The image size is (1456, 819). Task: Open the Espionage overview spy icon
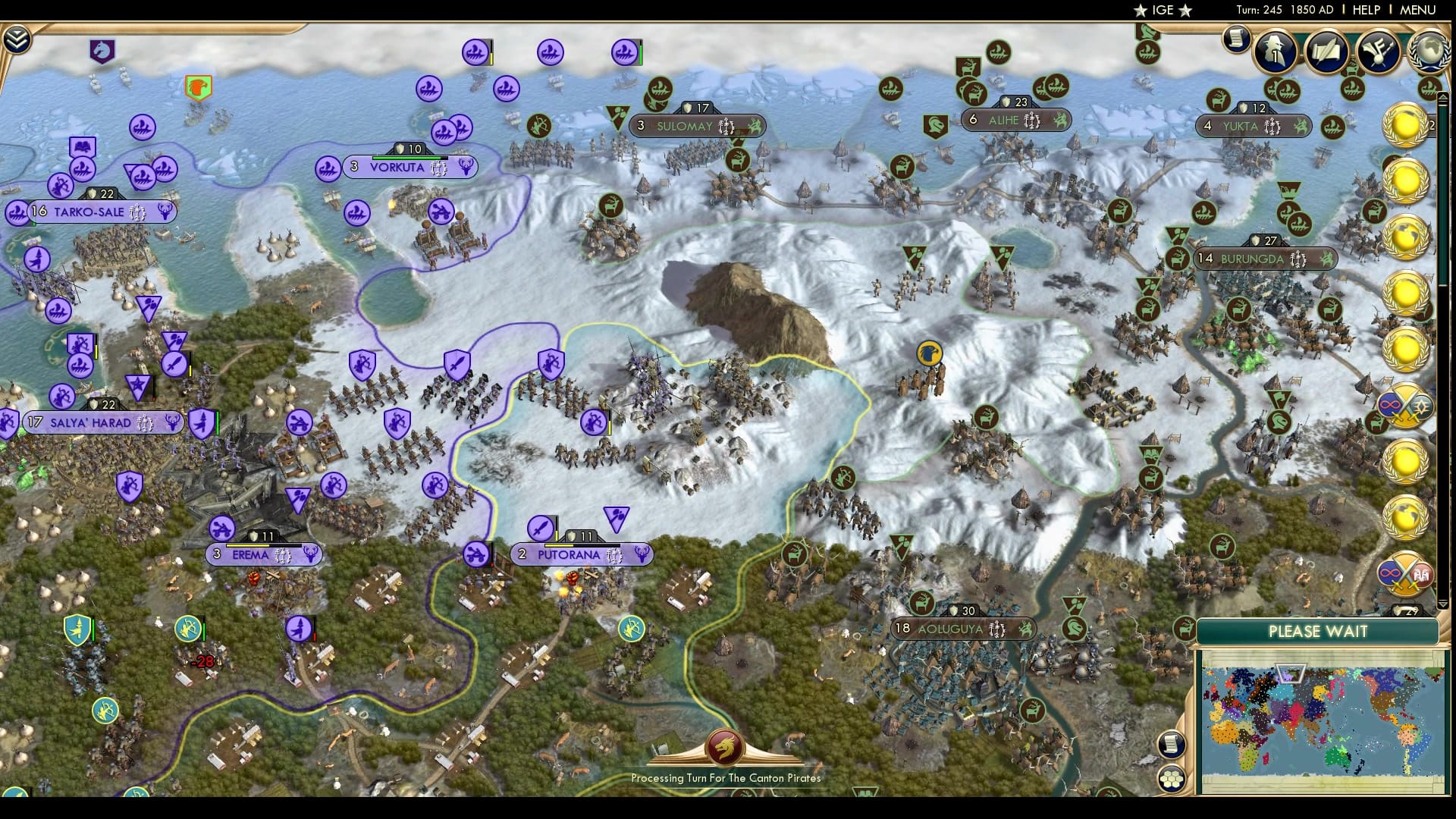coord(1277,53)
